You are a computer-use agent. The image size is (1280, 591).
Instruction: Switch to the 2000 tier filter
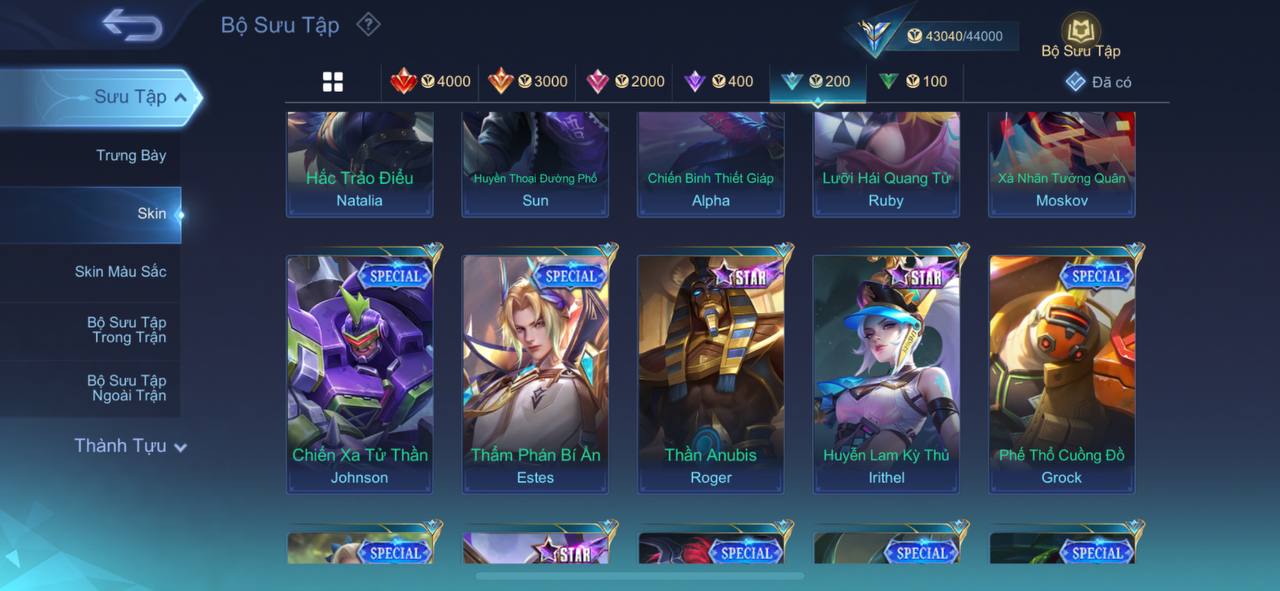[x=625, y=81]
